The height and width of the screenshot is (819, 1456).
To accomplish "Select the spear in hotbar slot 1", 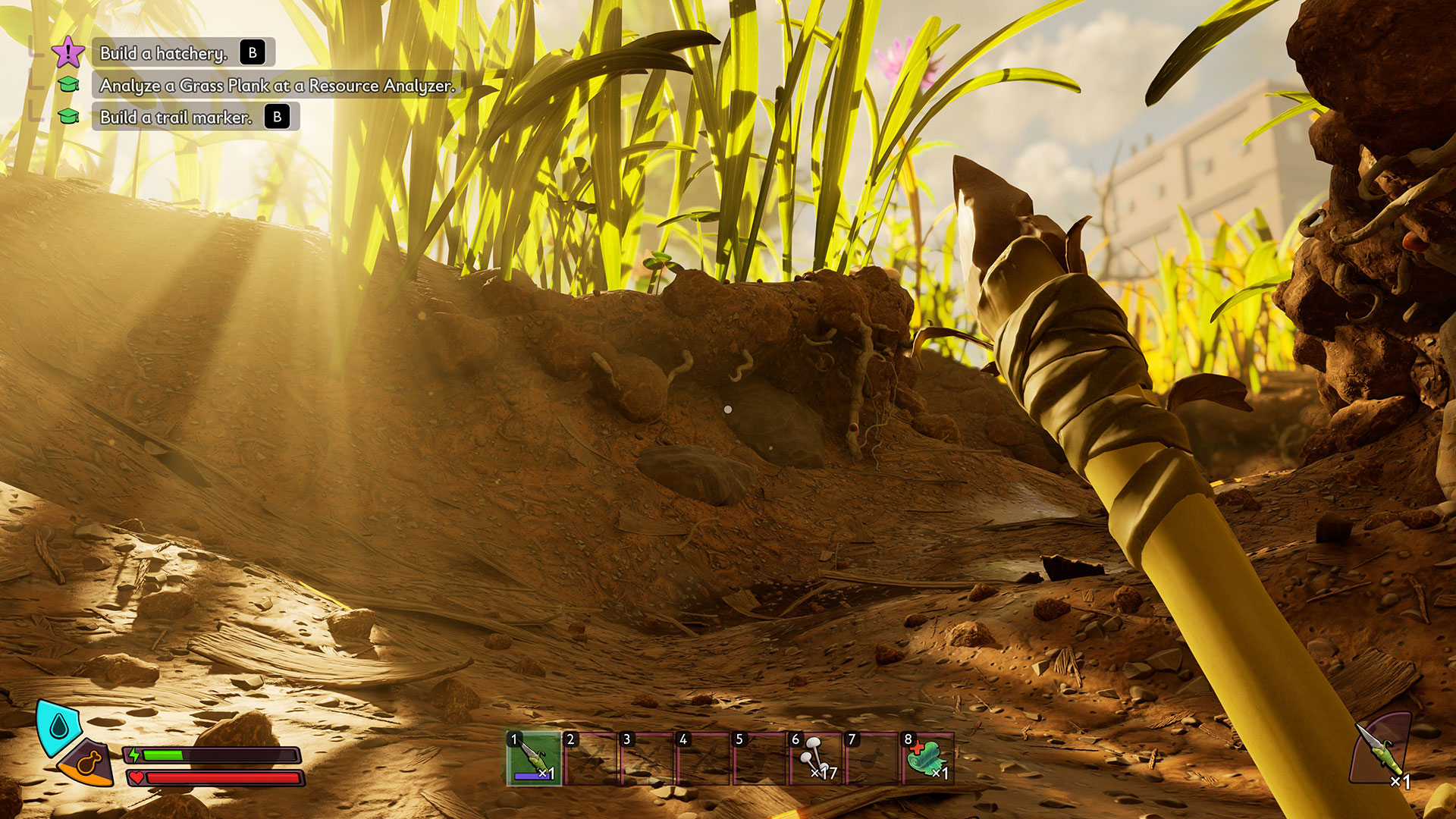I will pyautogui.click(x=534, y=758).
